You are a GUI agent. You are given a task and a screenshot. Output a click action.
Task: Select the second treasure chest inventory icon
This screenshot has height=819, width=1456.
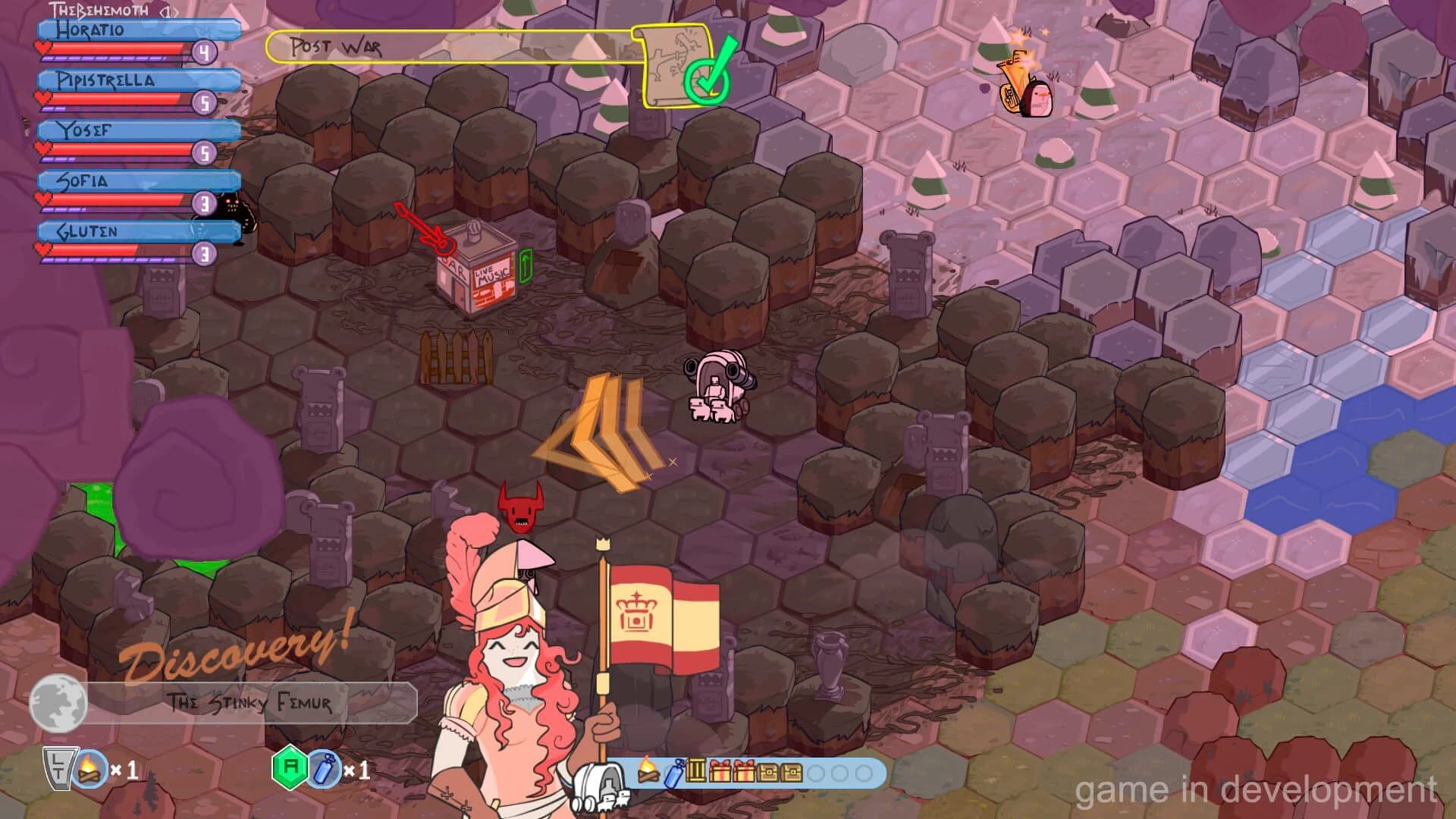(x=791, y=772)
